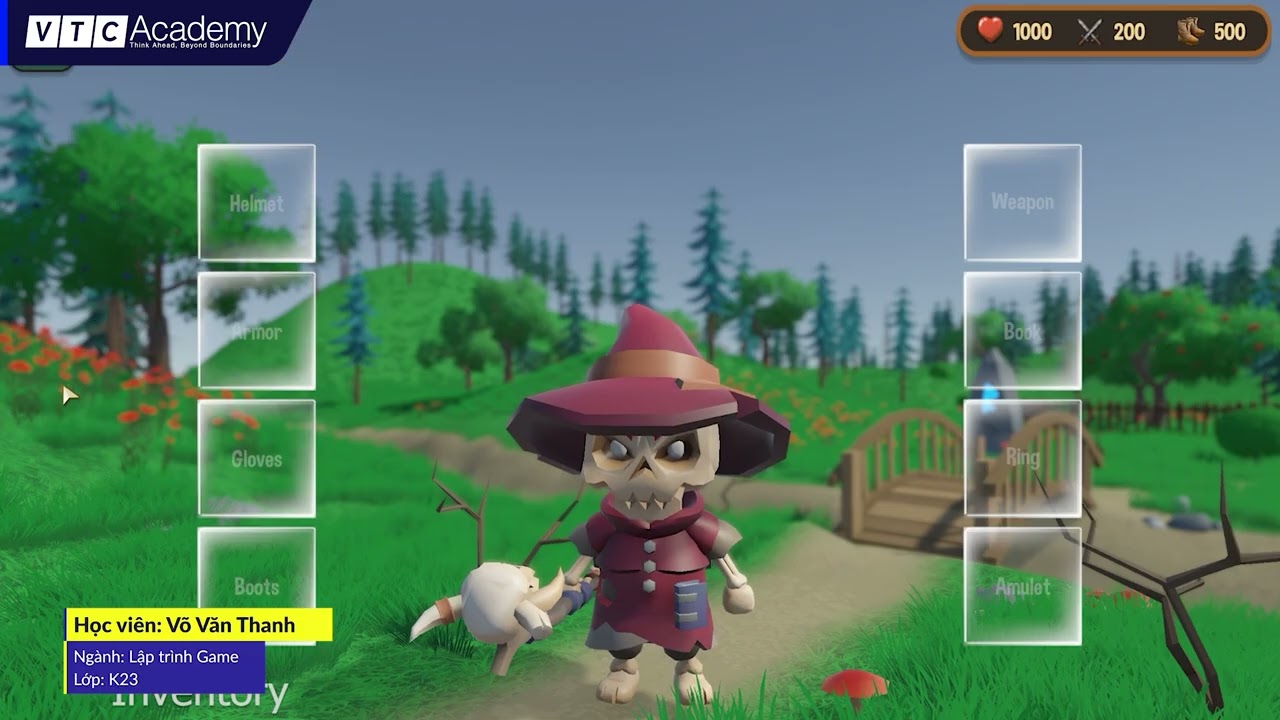Select the Helmet equipment slot
This screenshot has height=720, width=1280.
(257, 203)
